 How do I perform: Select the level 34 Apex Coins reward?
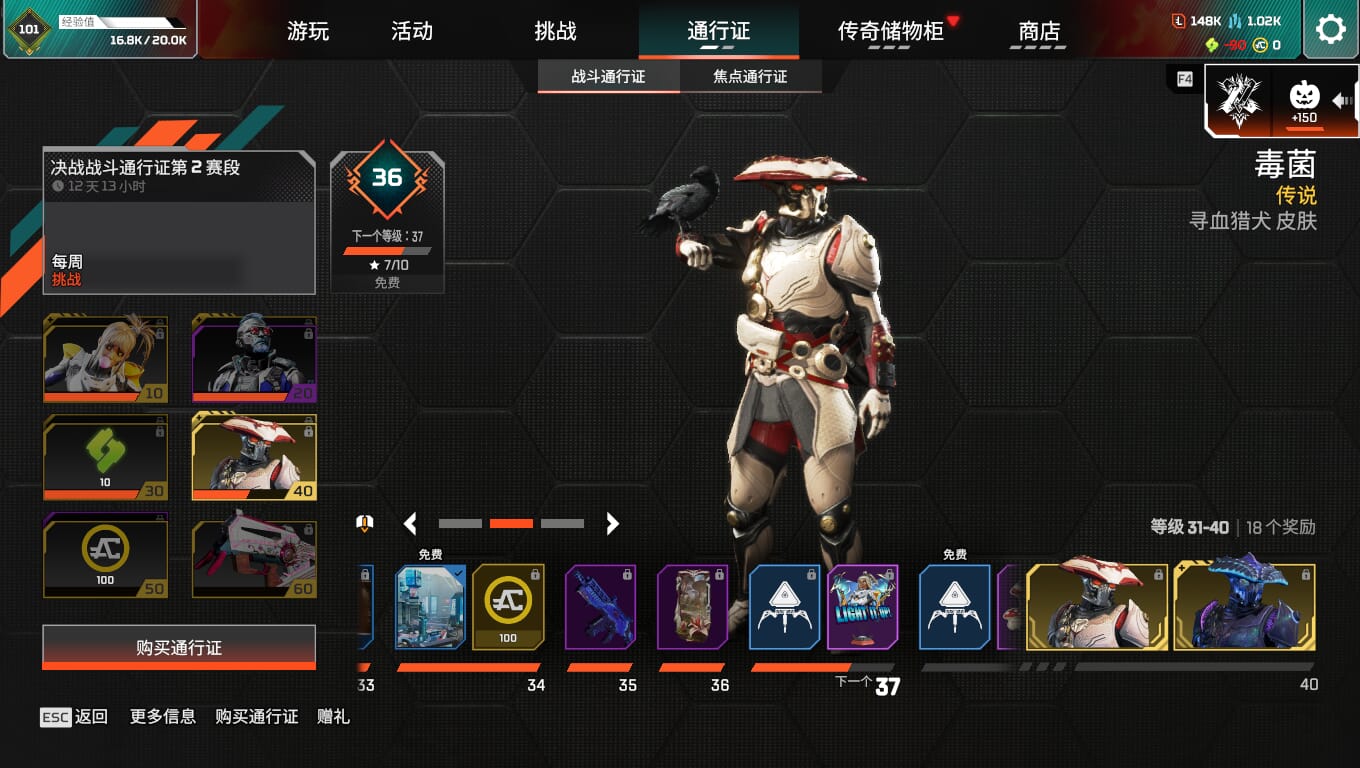pyautogui.click(x=508, y=606)
